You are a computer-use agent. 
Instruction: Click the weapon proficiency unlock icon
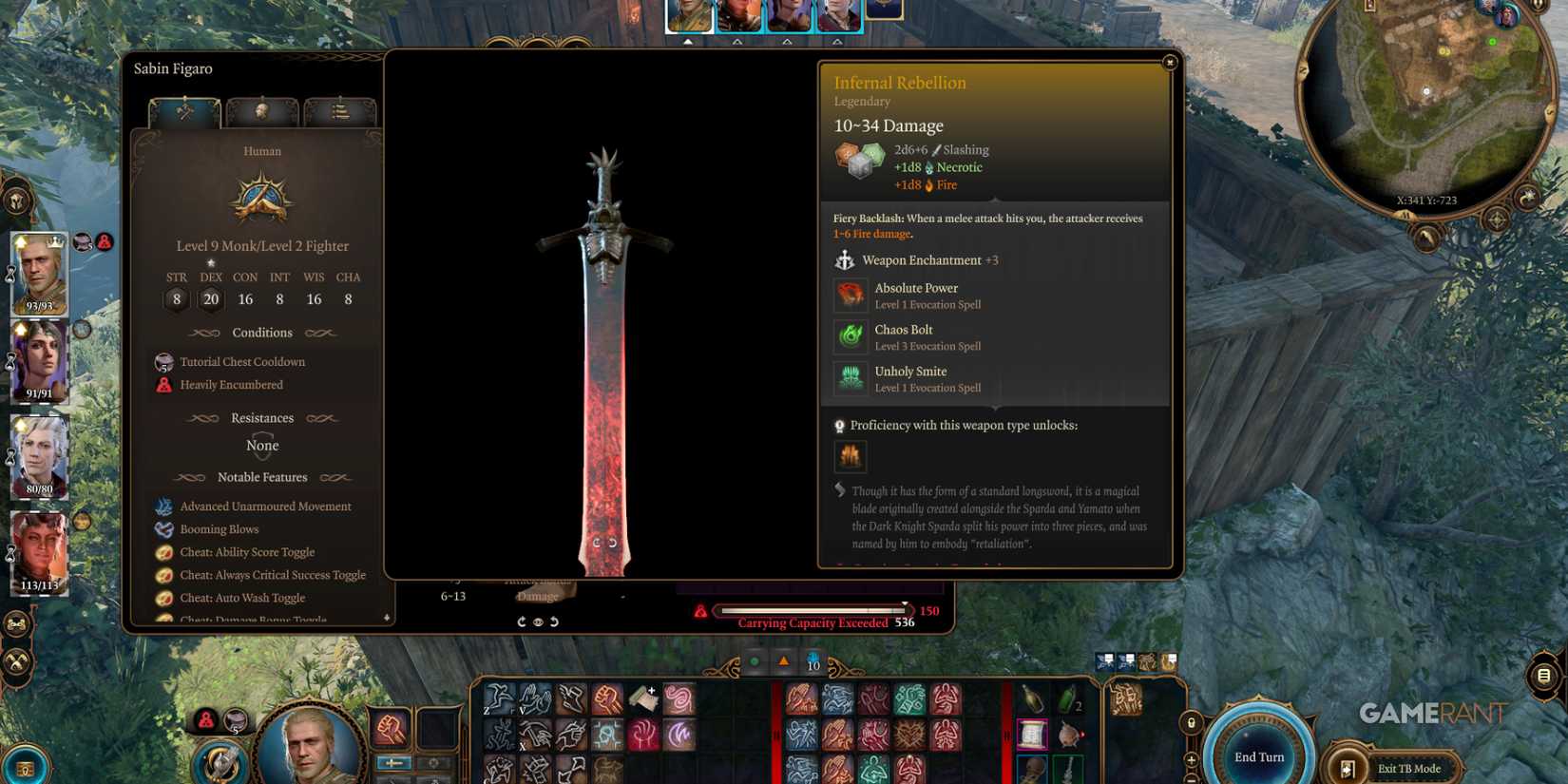851,457
